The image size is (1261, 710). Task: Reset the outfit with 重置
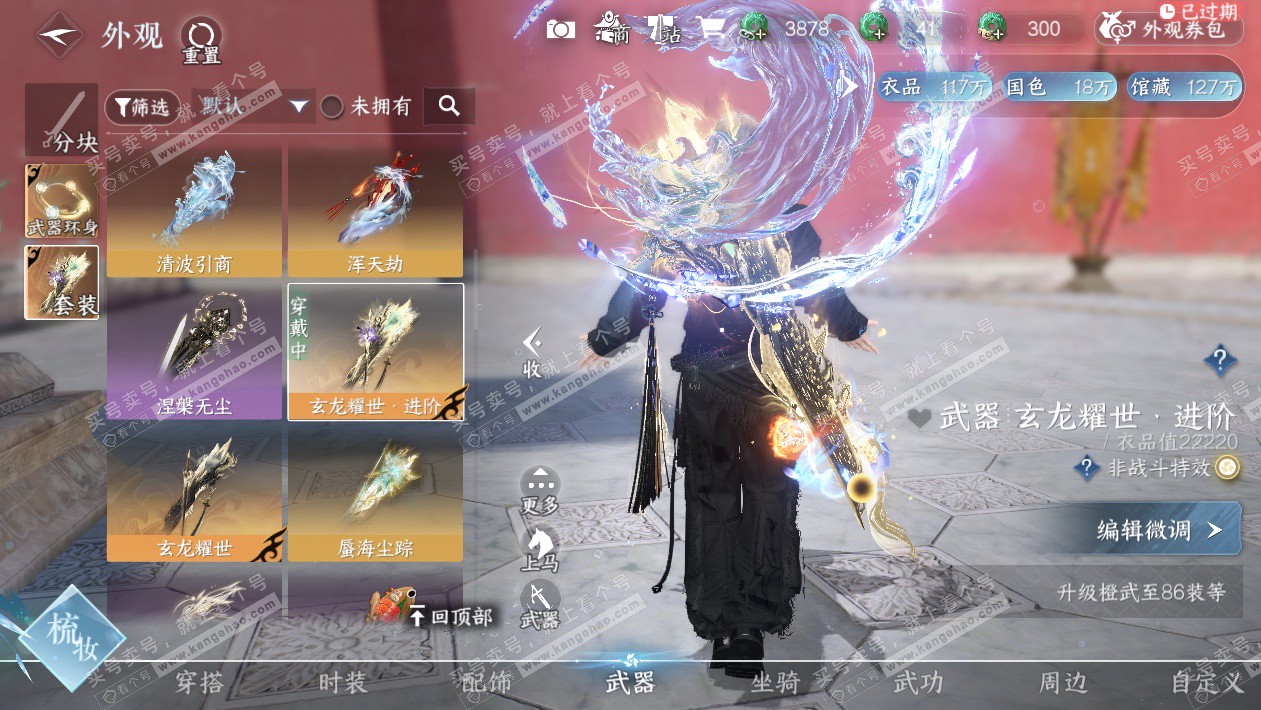tap(201, 40)
